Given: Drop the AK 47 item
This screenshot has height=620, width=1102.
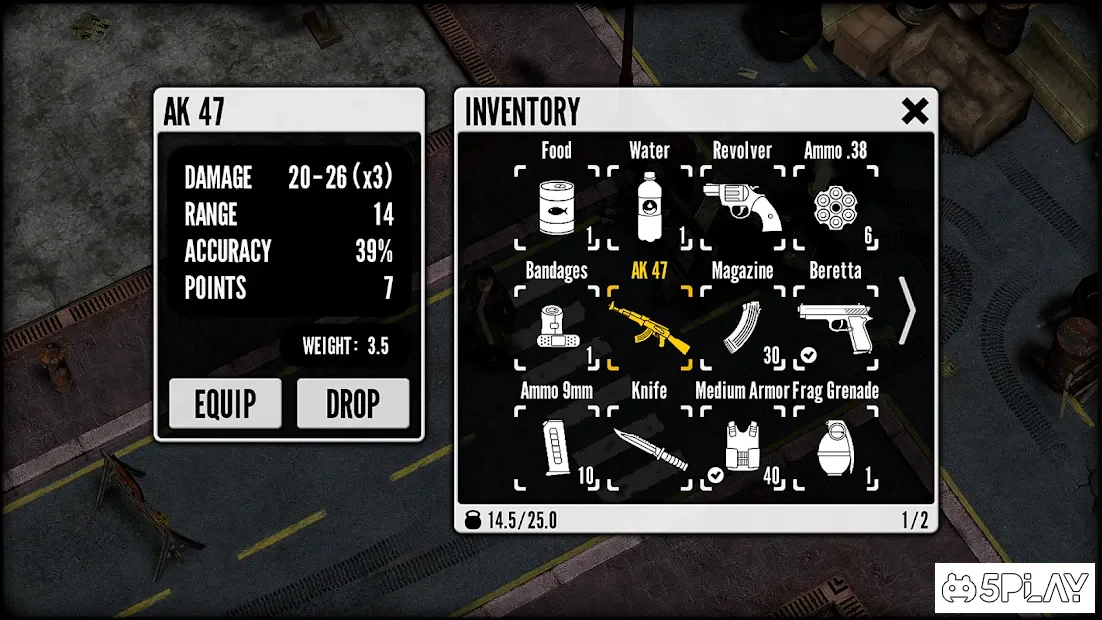Looking at the screenshot, I should pos(353,403).
